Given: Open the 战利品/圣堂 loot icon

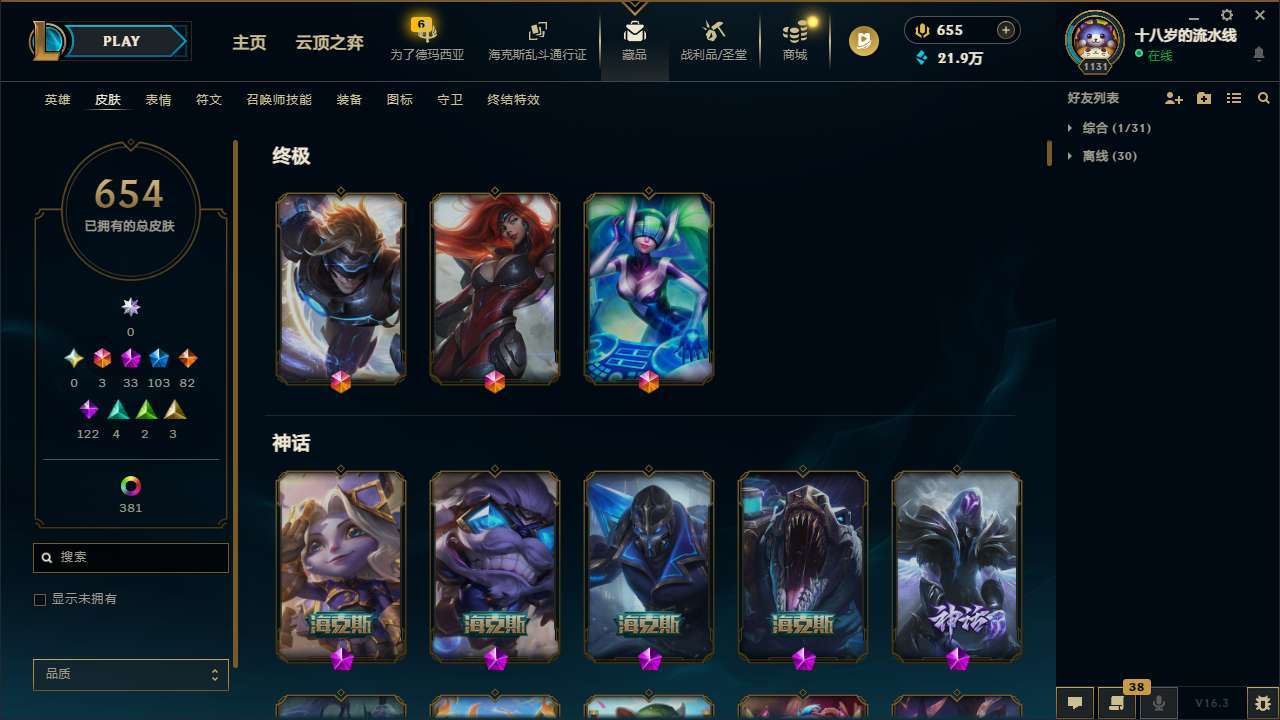Looking at the screenshot, I should (713, 40).
